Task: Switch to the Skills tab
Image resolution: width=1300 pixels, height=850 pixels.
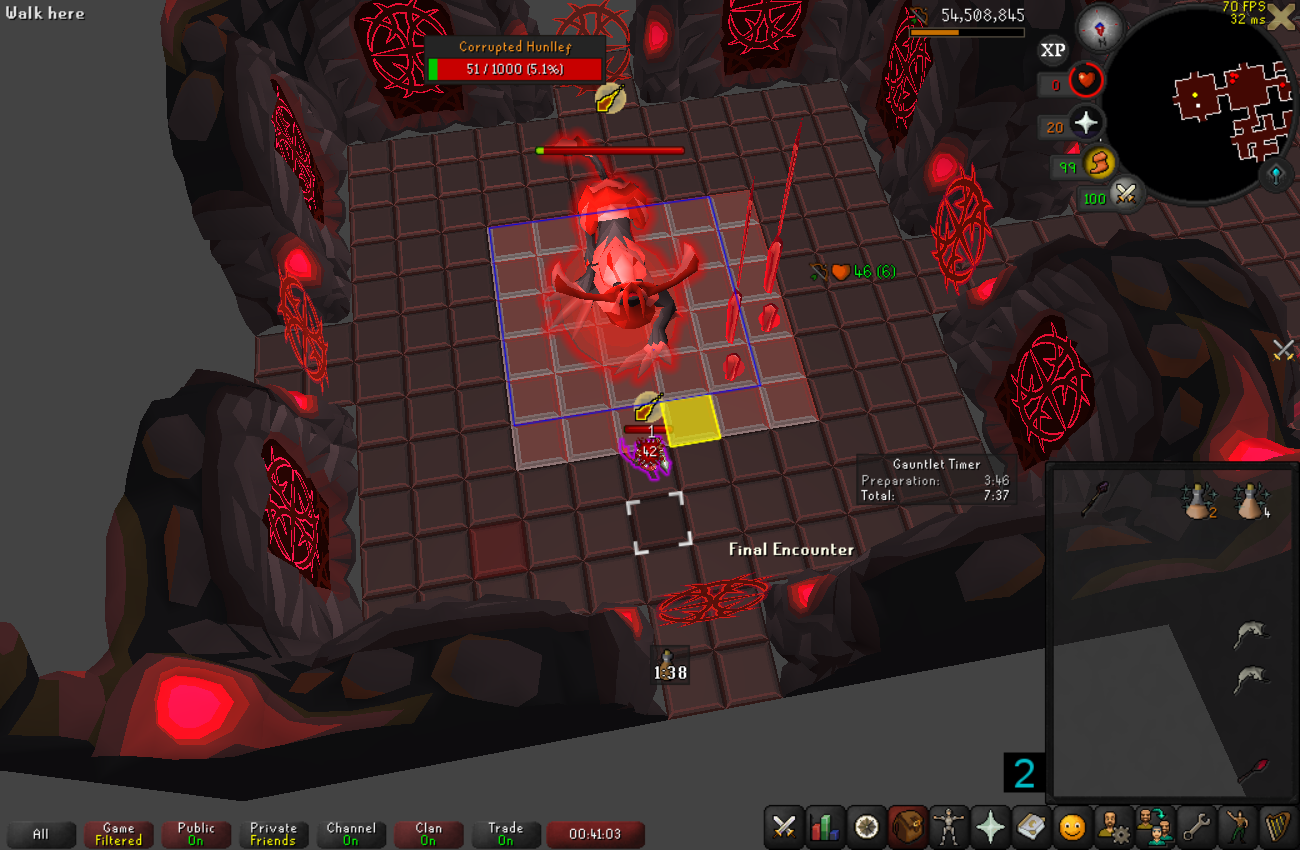Action: click(x=826, y=827)
